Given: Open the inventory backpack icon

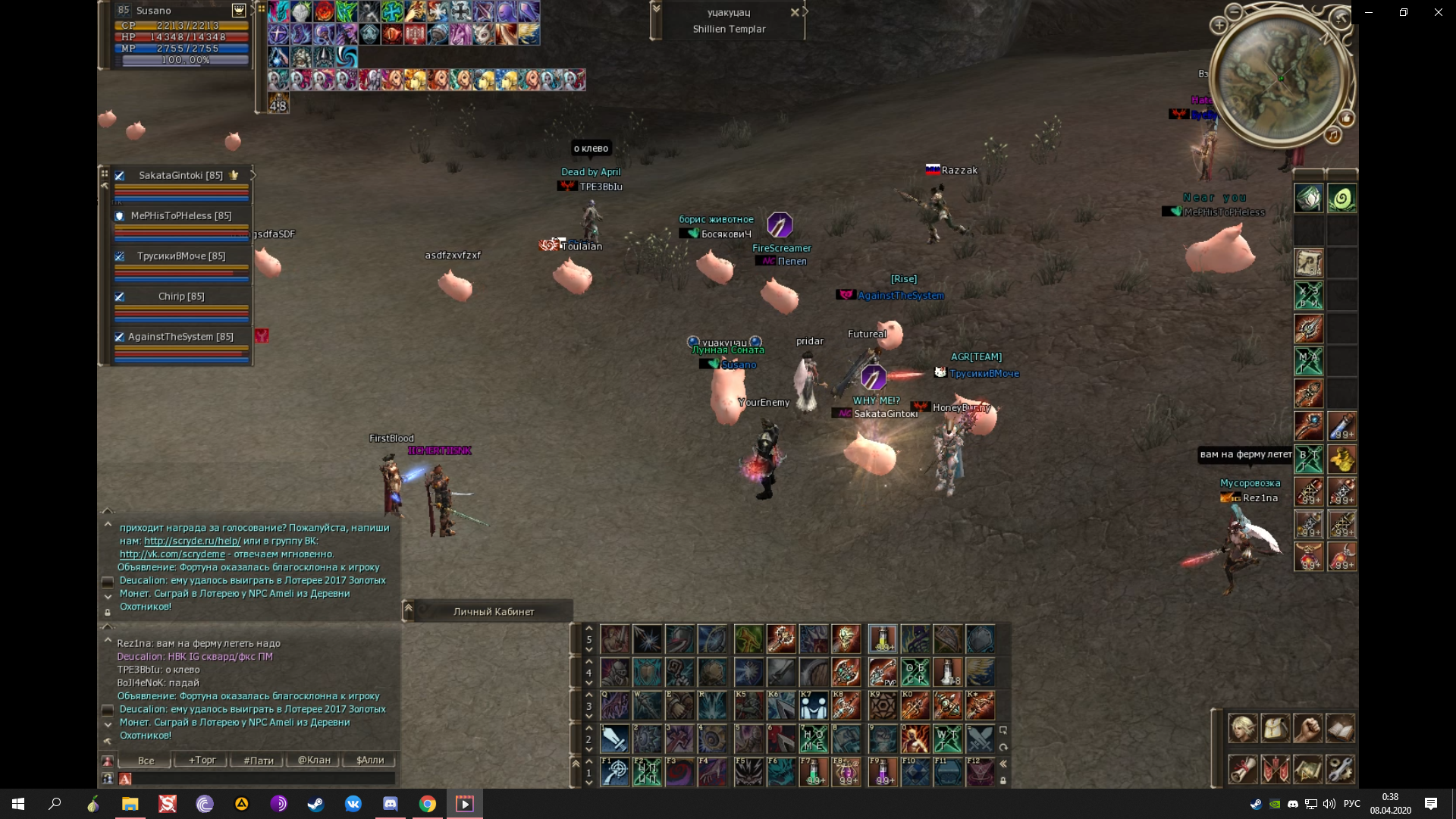Looking at the screenshot, I should coord(1276,728).
